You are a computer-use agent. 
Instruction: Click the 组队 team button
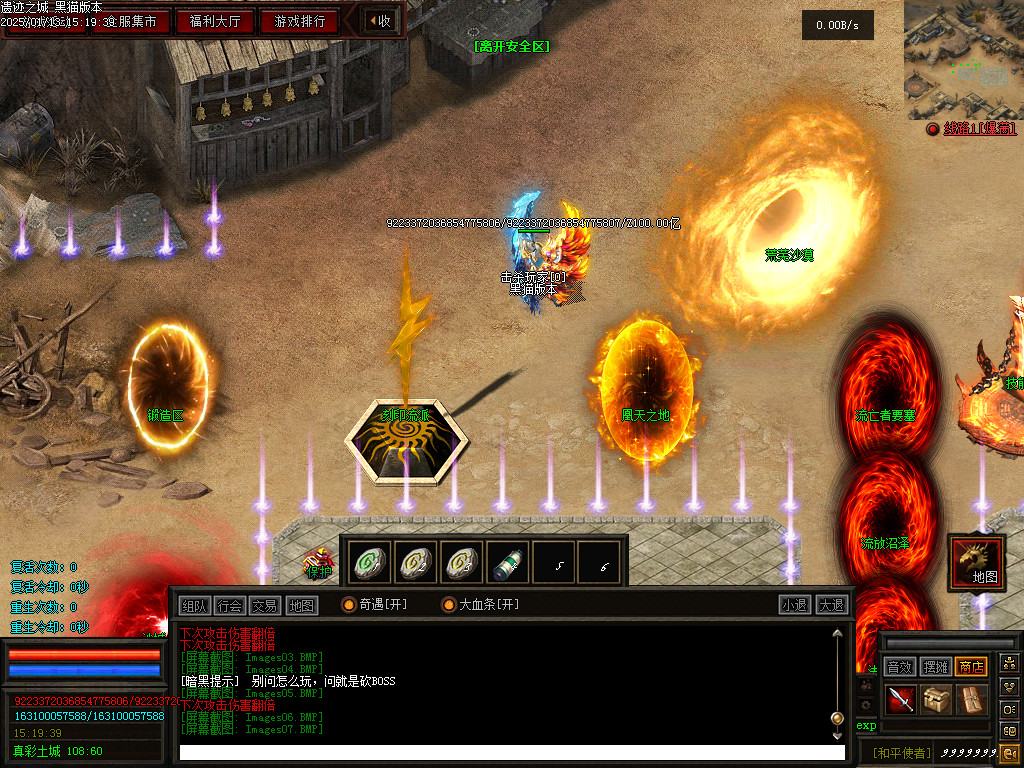(x=195, y=605)
